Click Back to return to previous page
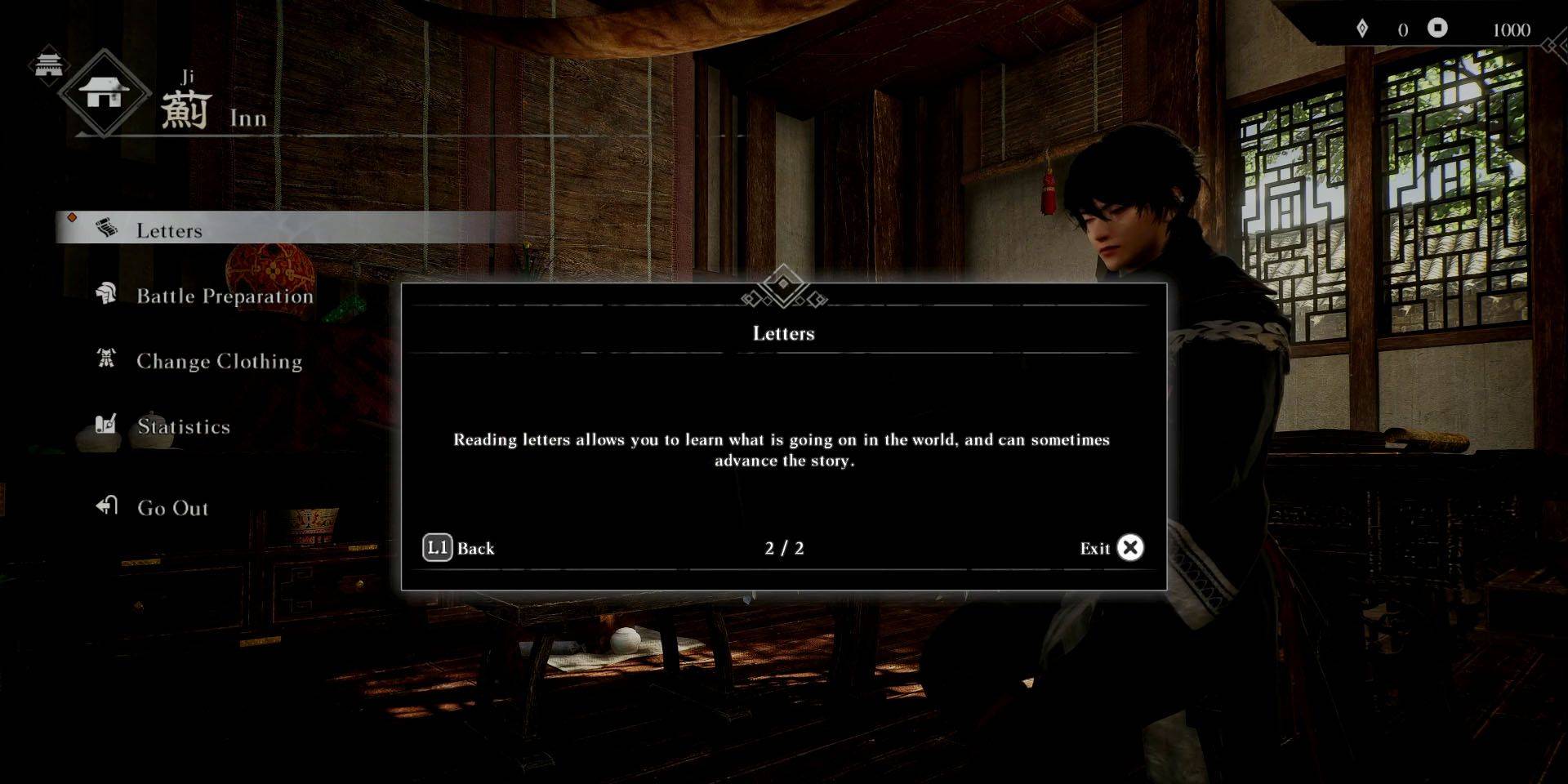 (x=476, y=548)
